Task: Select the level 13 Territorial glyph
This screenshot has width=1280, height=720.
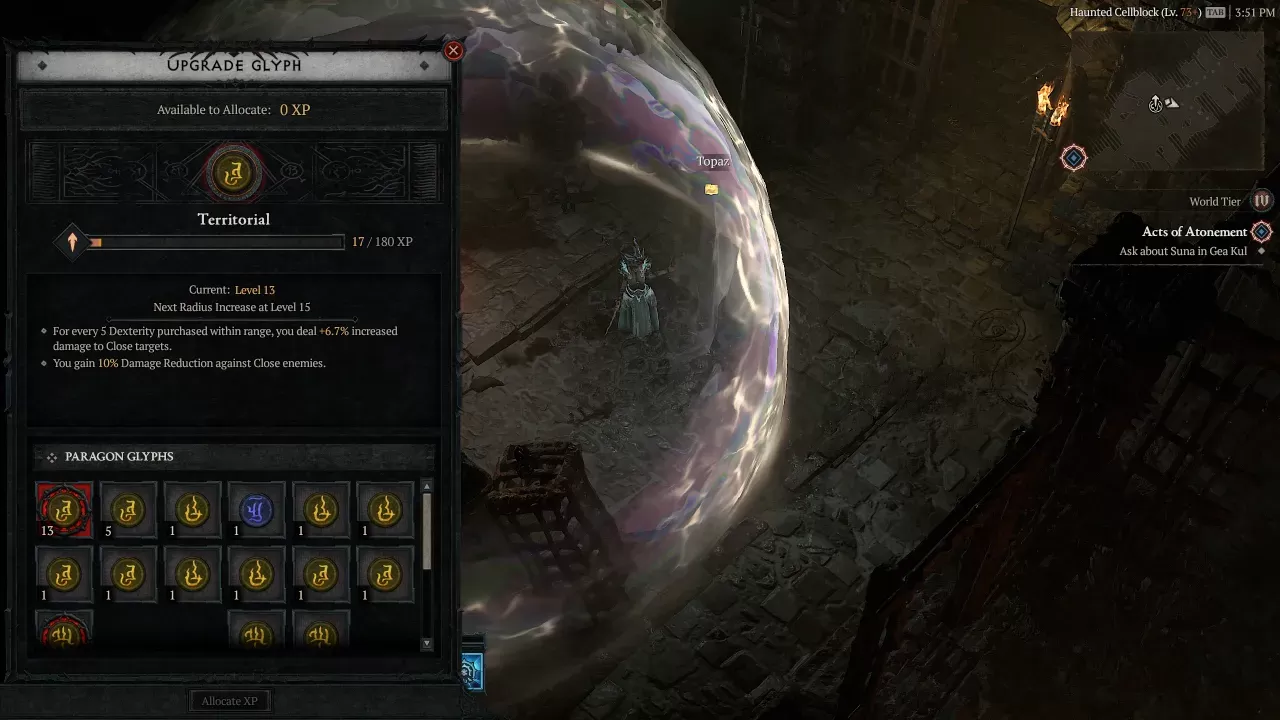Action: [x=65, y=510]
